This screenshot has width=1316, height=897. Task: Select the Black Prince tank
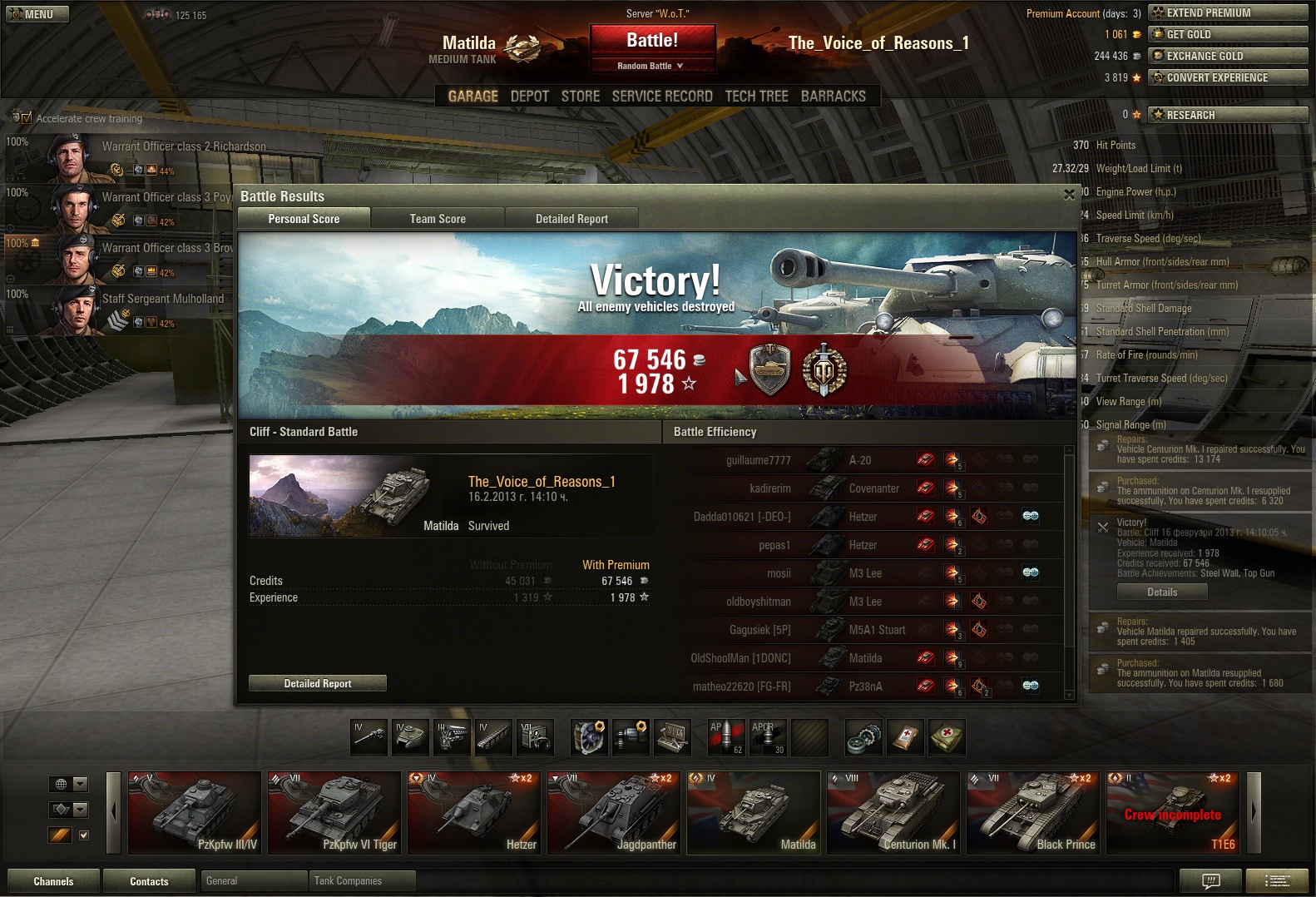1033,813
